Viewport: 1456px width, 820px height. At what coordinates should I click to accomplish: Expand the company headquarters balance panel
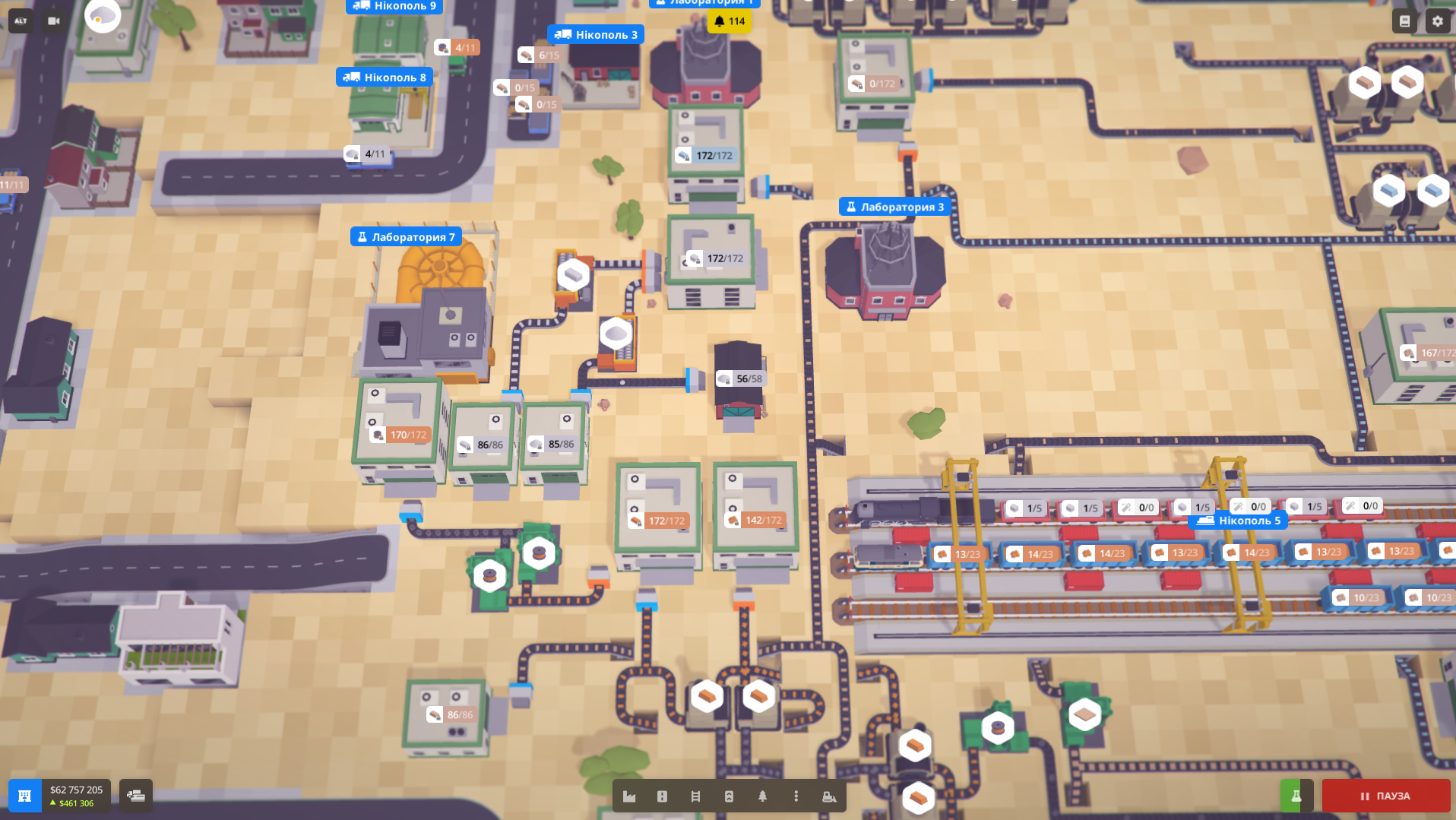(x=27, y=796)
